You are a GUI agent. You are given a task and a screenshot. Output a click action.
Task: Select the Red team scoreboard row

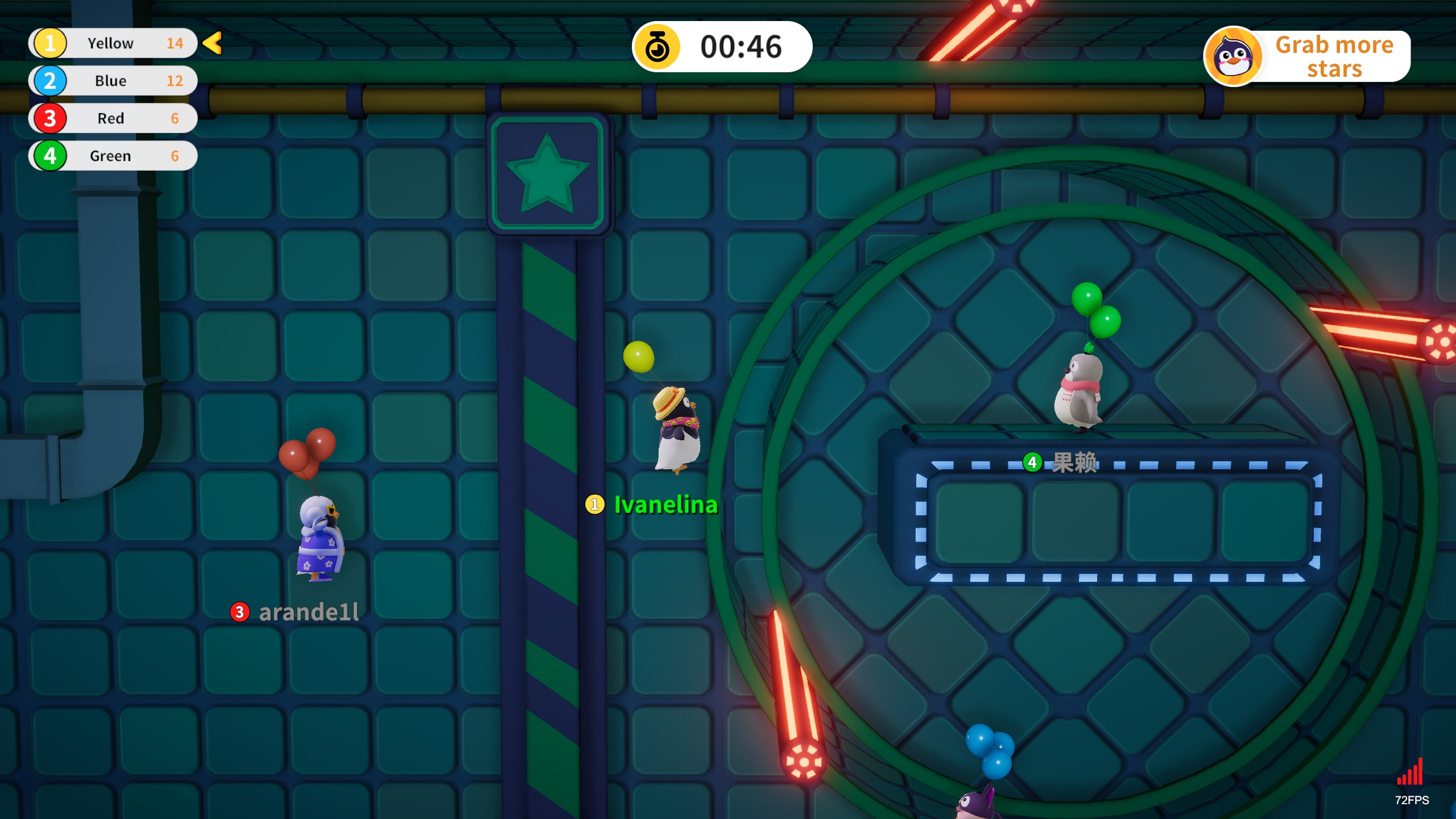[113, 118]
